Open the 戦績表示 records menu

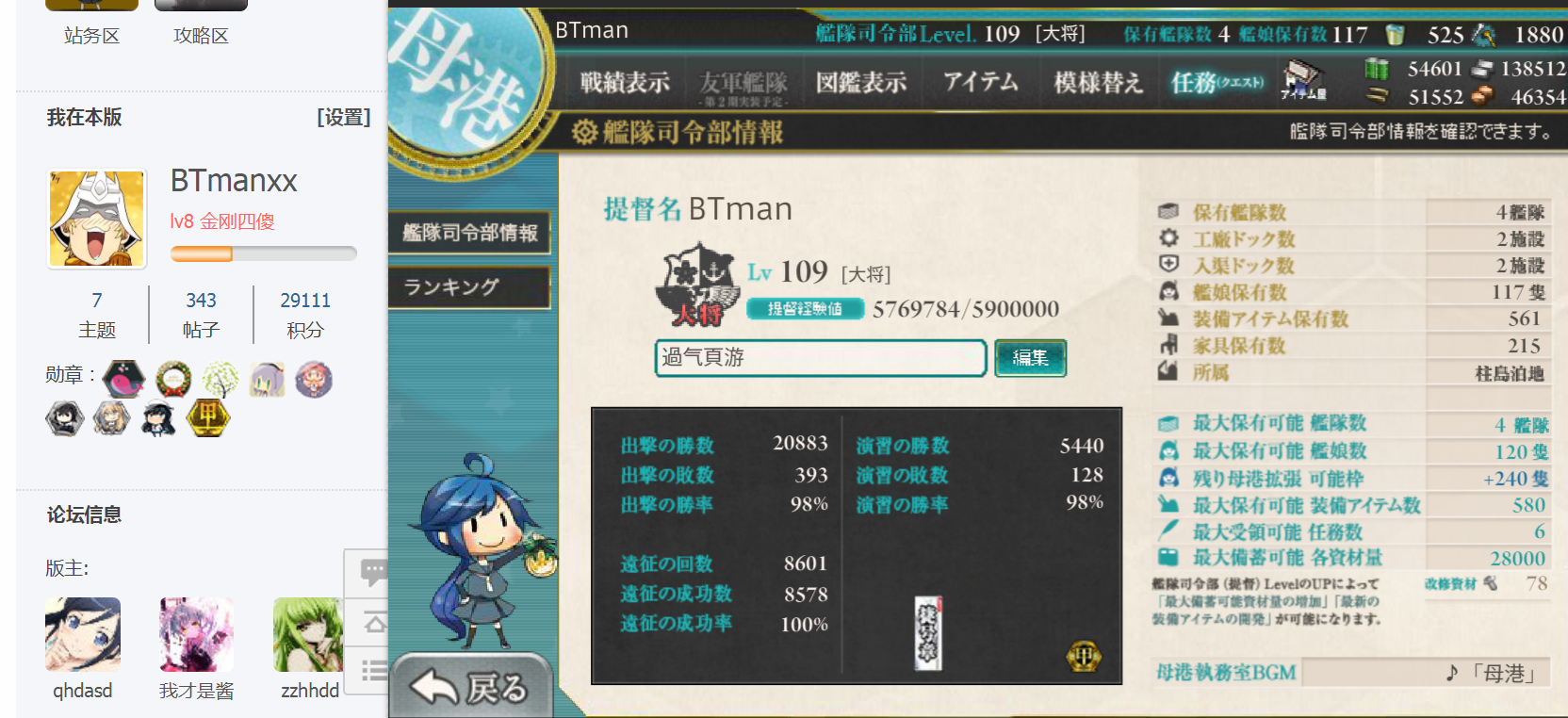[x=625, y=83]
